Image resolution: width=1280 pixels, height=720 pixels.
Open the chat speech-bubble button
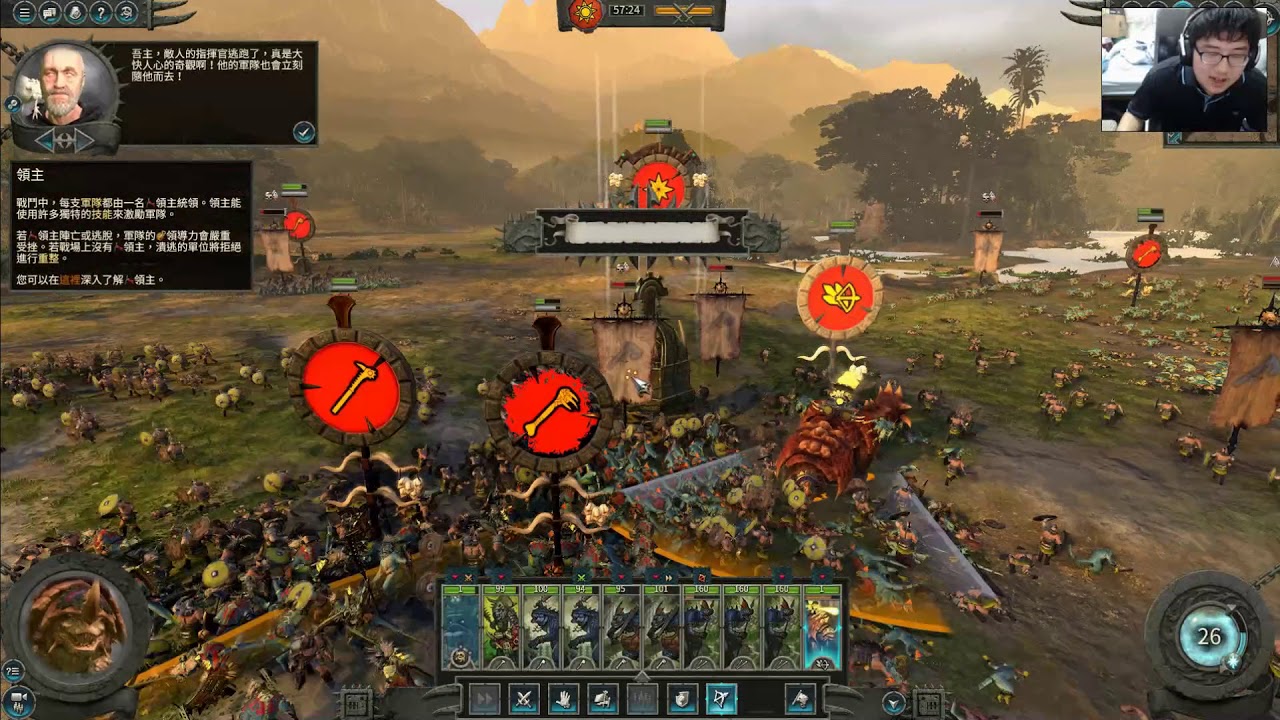50,13
